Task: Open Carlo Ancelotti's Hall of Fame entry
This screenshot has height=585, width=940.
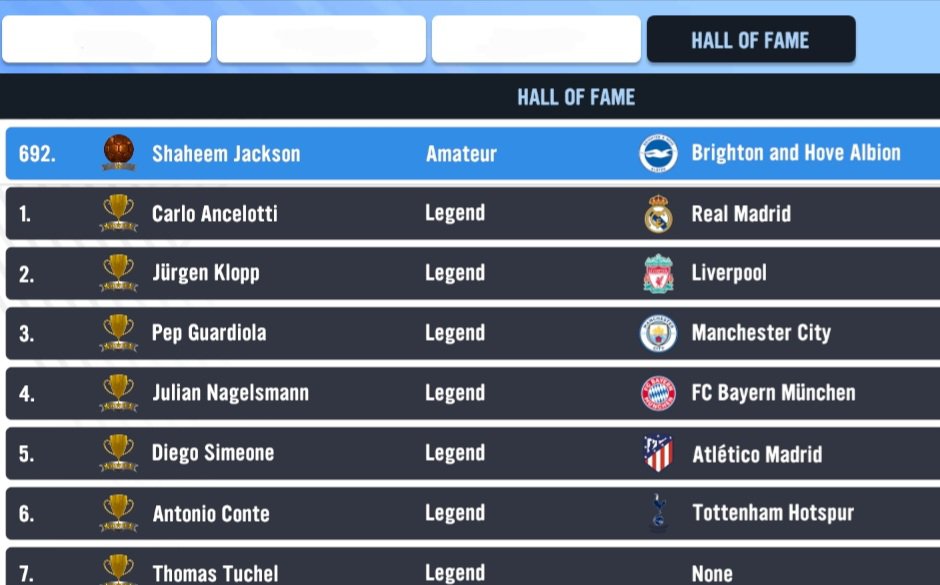Action: click(x=470, y=213)
